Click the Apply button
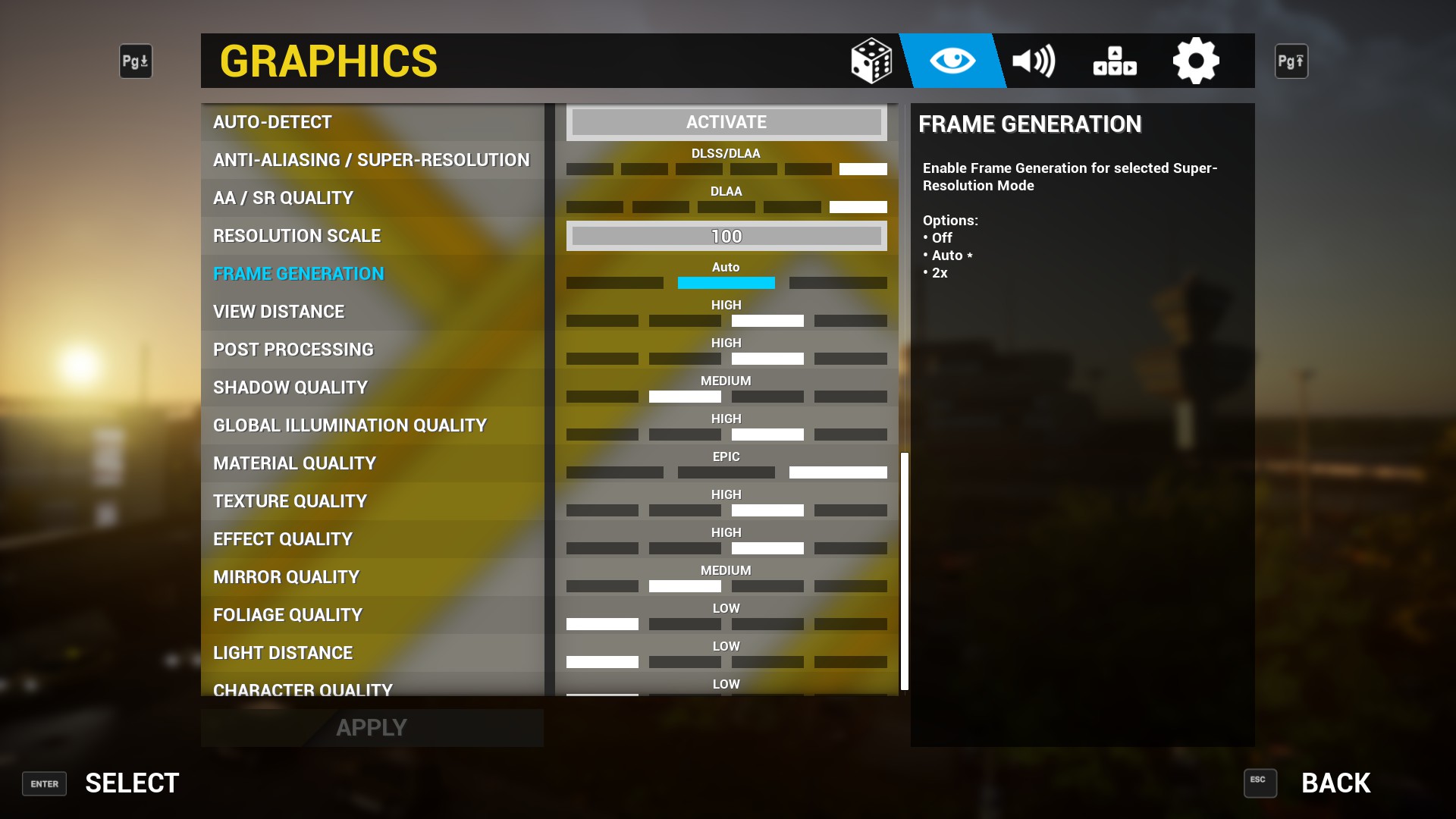1456x819 pixels. (372, 728)
